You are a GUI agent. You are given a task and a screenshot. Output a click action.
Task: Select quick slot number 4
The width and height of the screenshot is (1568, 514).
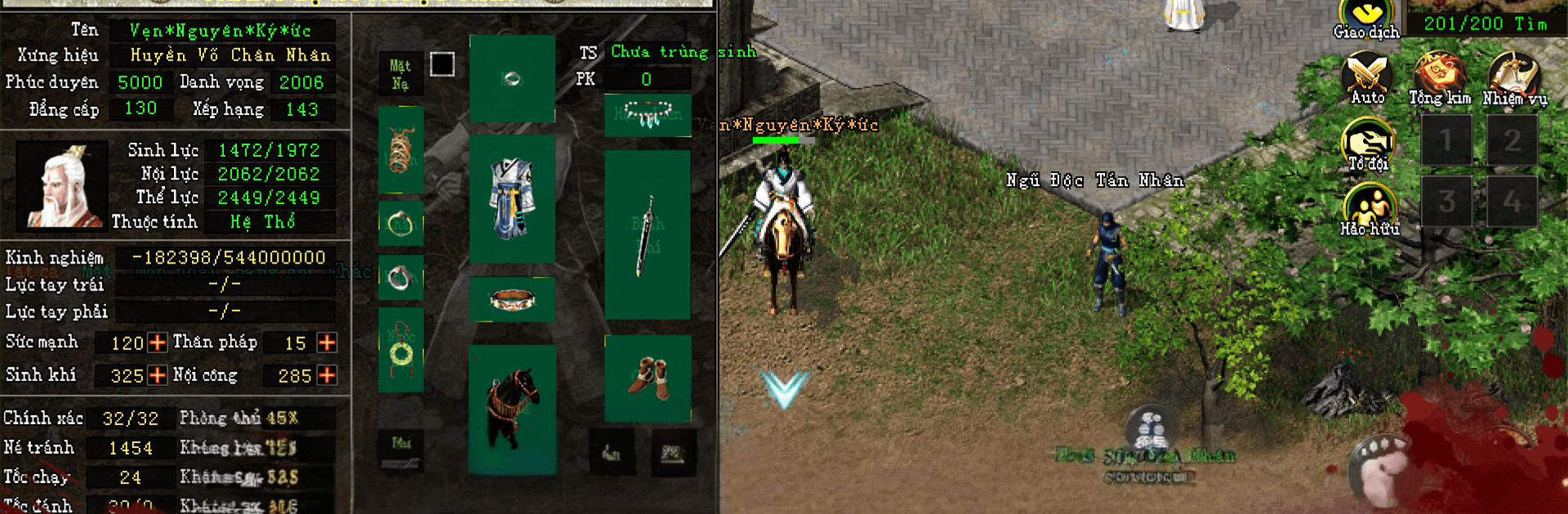pyautogui.click(x=1512, y=201)
